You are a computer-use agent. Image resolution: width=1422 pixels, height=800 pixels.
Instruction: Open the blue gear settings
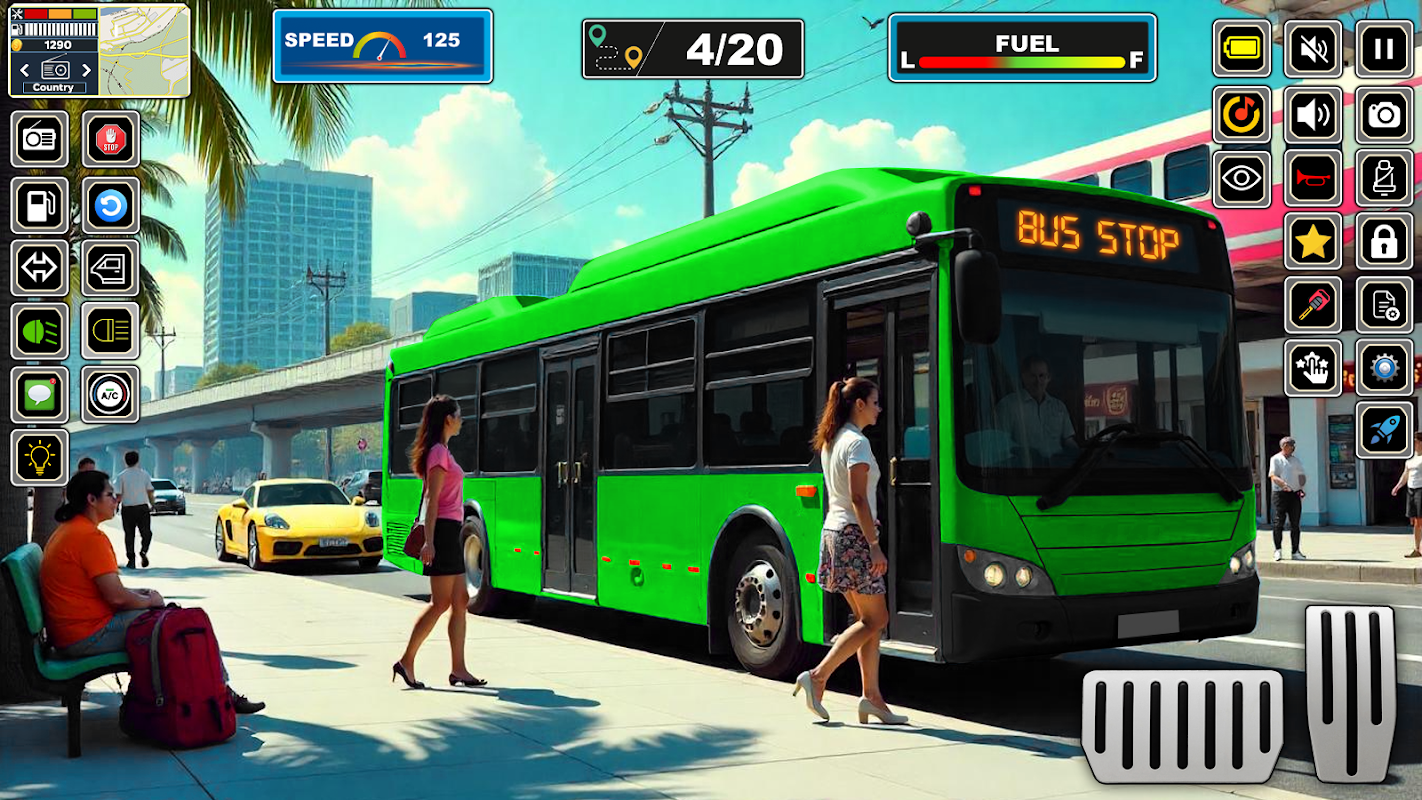point(1384,367)
